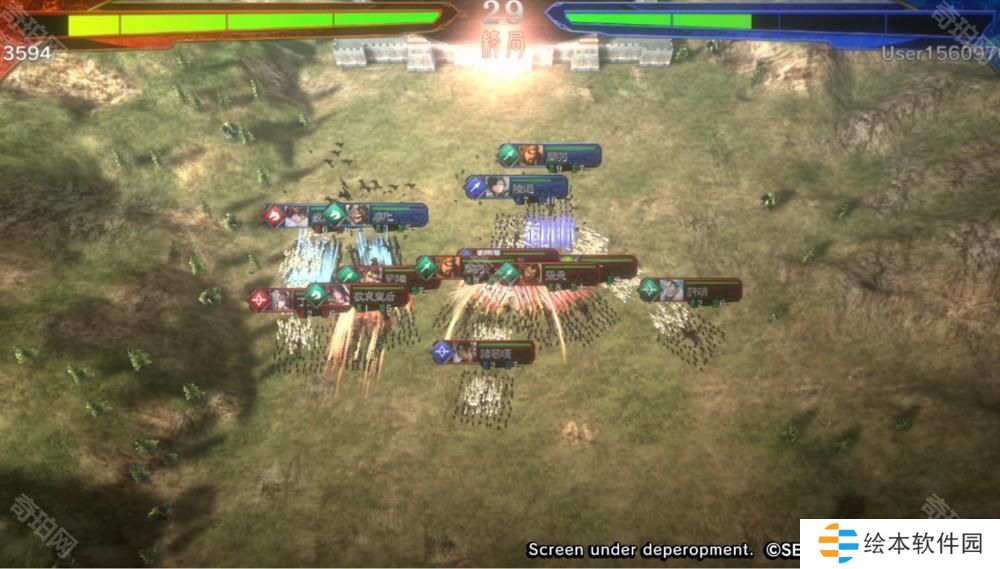Screen dimensions: 1000x569
Task: Select the 許靖 unit tag
Action: coord(692,290)
